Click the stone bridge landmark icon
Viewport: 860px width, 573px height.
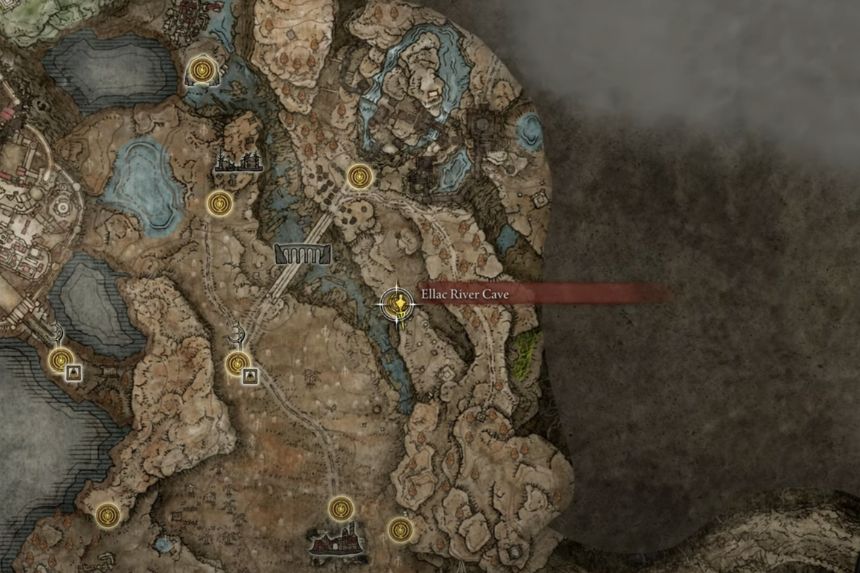pos(303,254)
